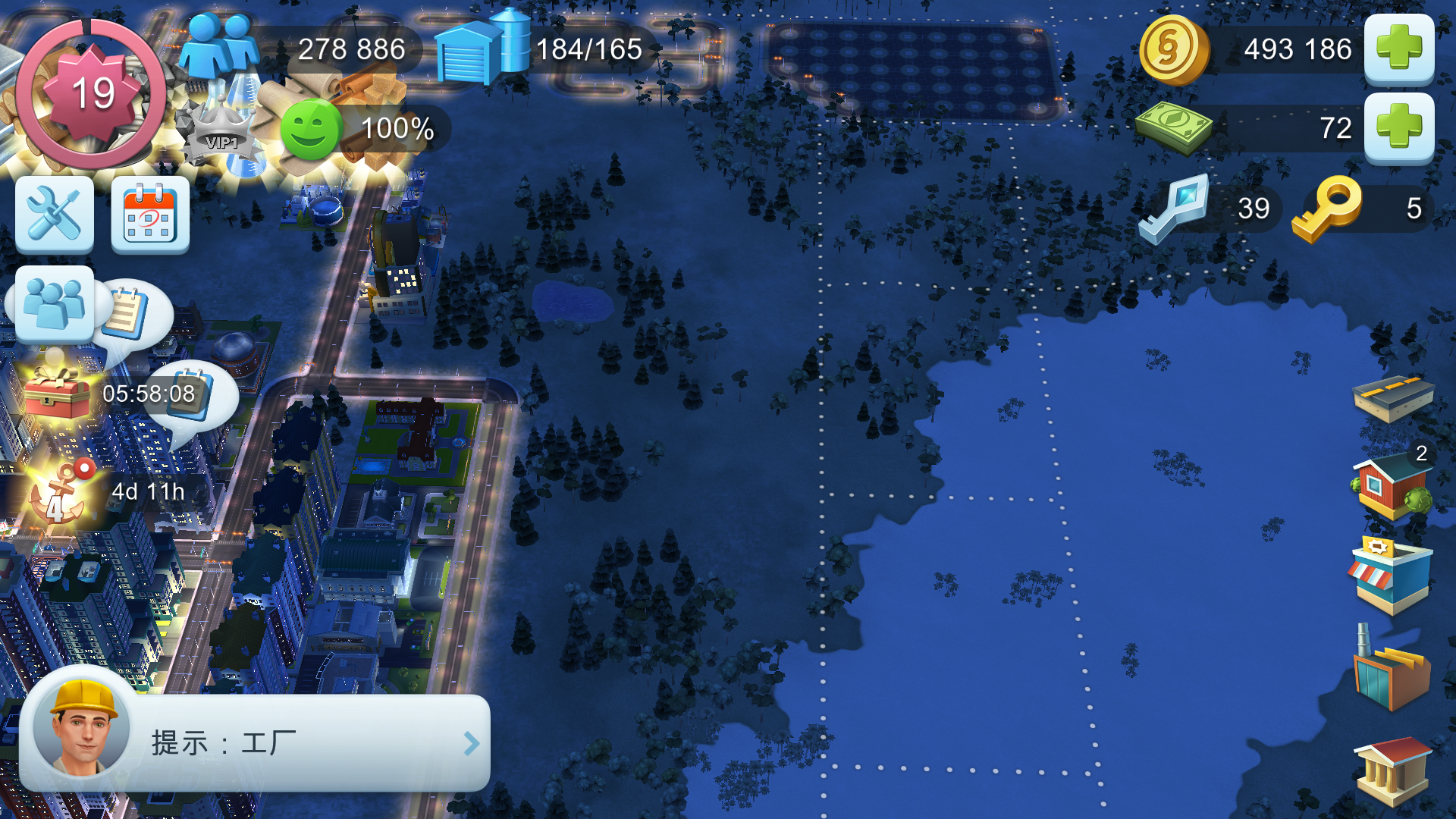Viewport: 1456px width, 819px height.
Task: Open the level 19 badge
Action: pyautogui.click(x=91, y=94)
